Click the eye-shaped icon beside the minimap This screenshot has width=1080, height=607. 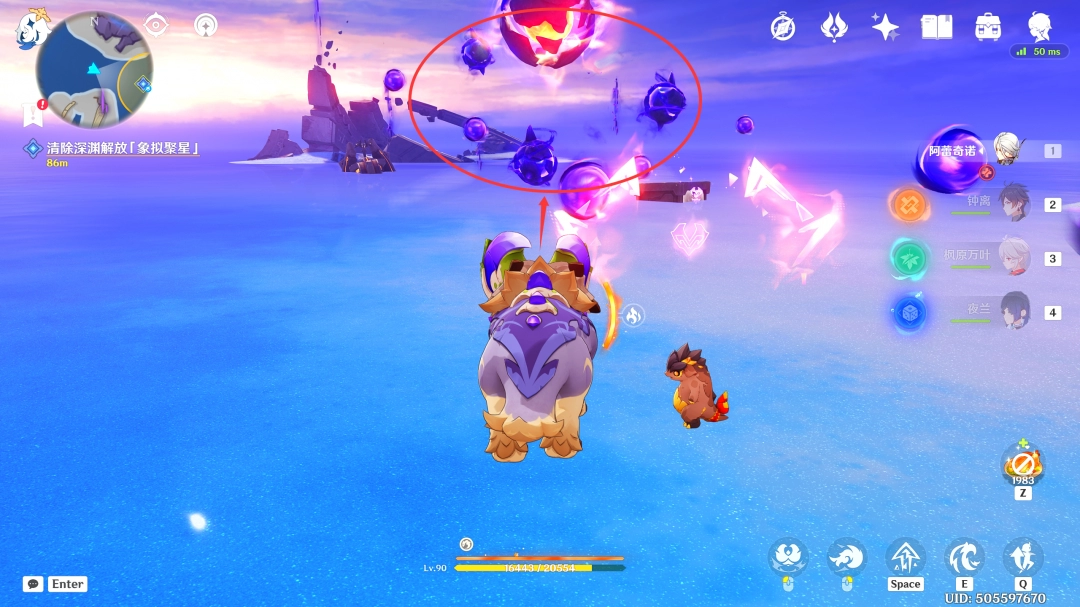coord(156,25)
